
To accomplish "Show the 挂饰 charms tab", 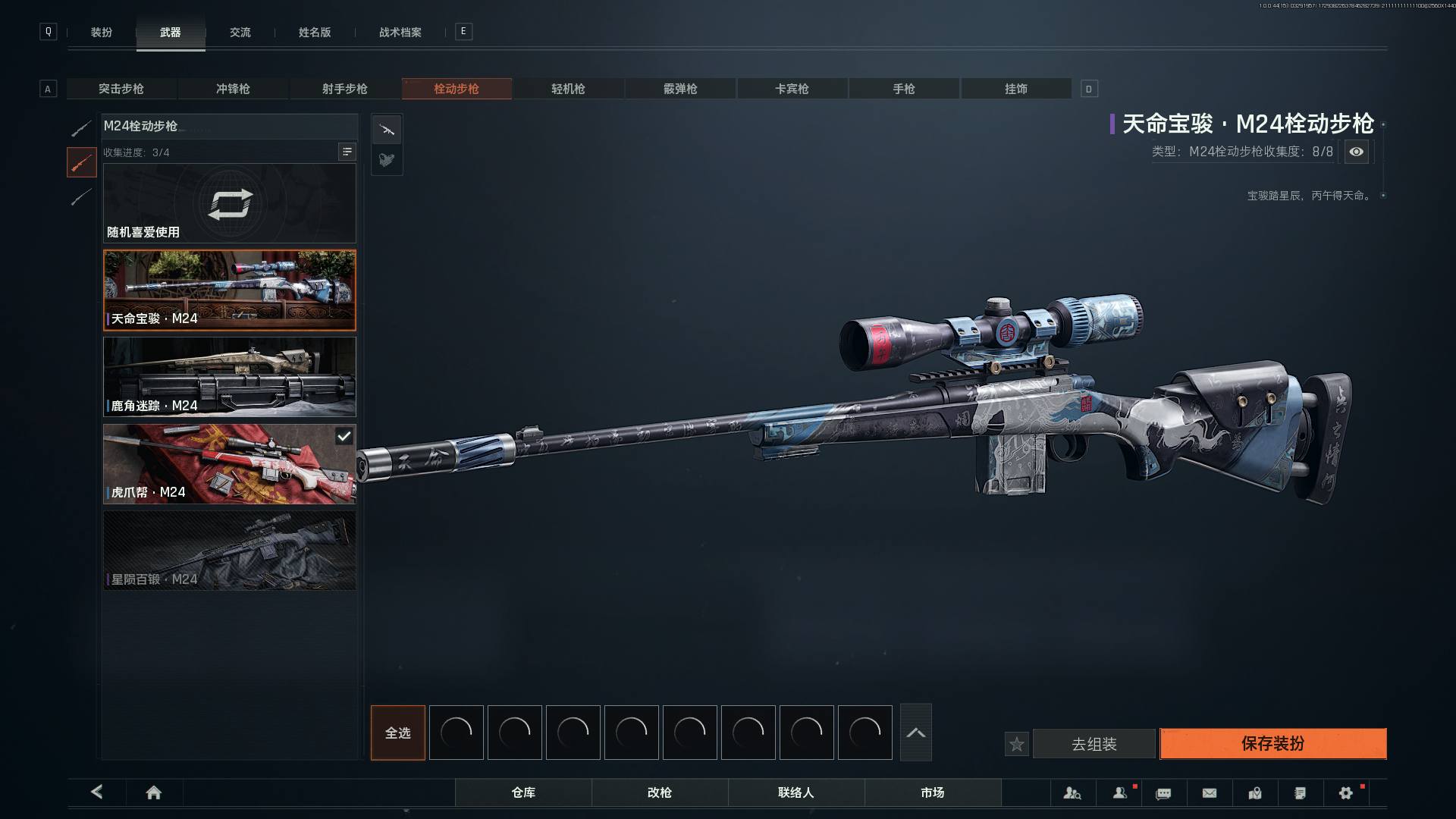I will (1015, 89).
